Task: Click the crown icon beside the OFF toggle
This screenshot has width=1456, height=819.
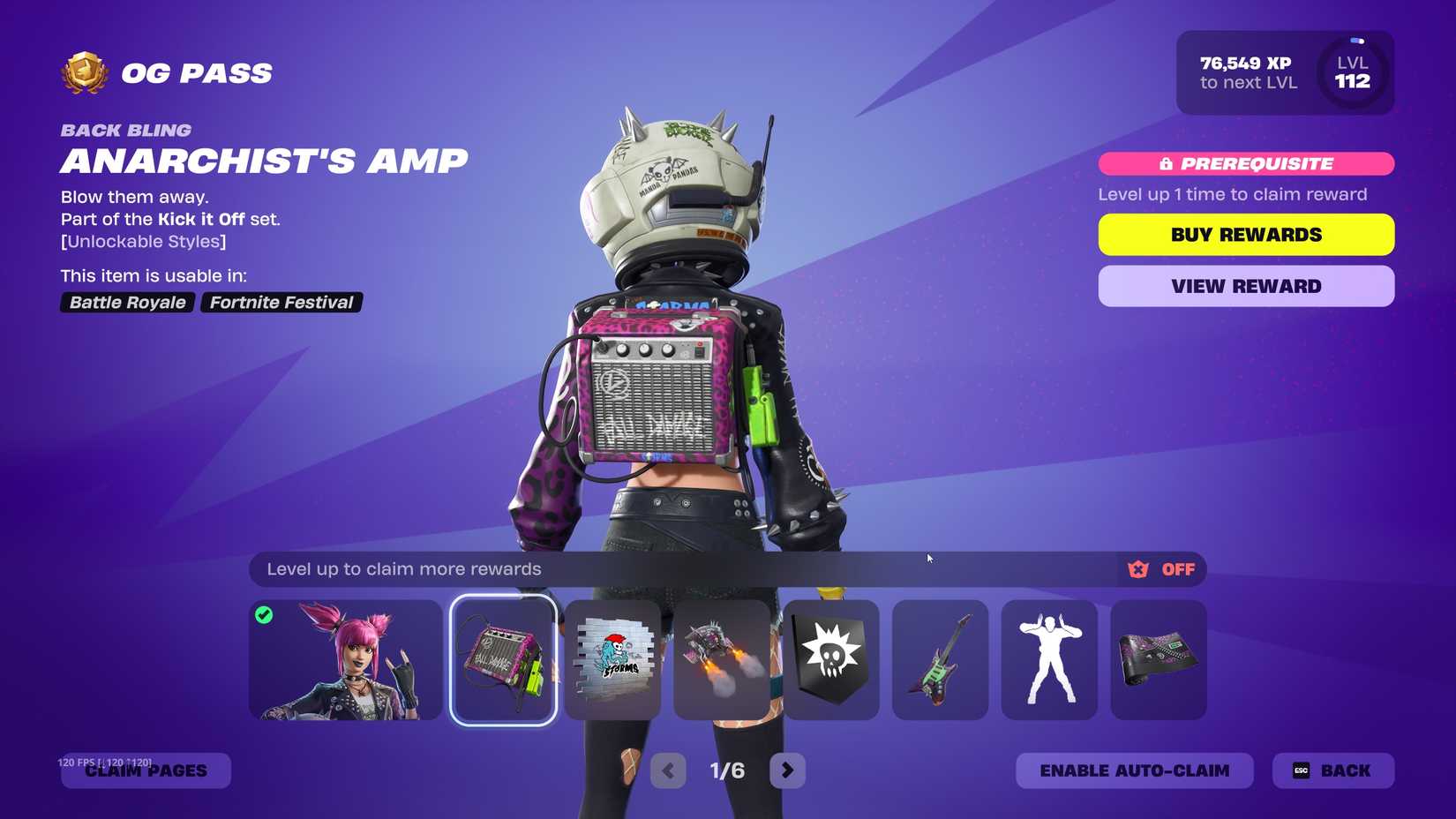Action: click(1139, 569)
